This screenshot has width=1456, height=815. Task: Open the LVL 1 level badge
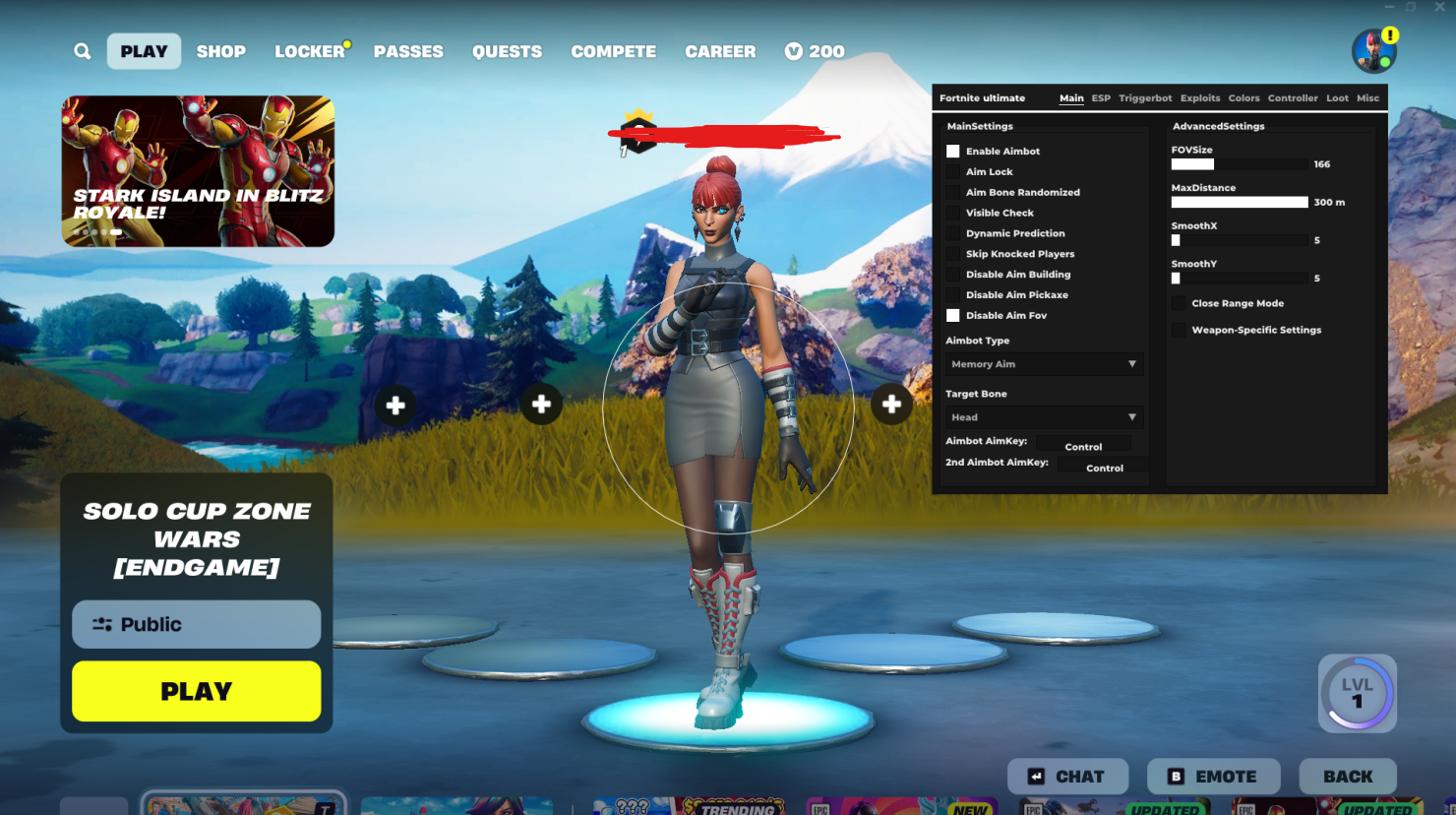click(1357, 693)
